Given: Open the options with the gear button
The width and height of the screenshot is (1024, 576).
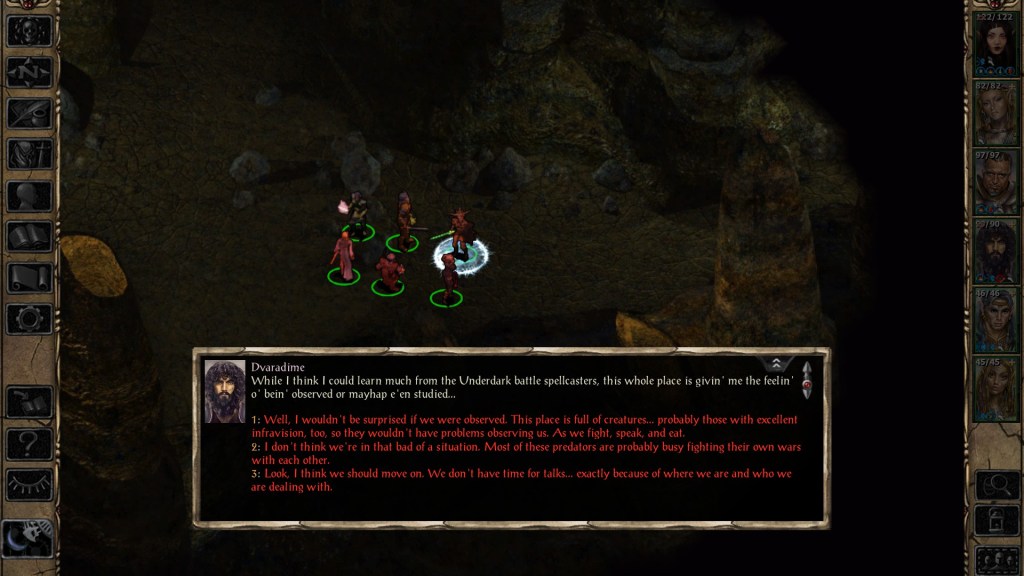Looking at the screenshot, I should coord(29,319).
